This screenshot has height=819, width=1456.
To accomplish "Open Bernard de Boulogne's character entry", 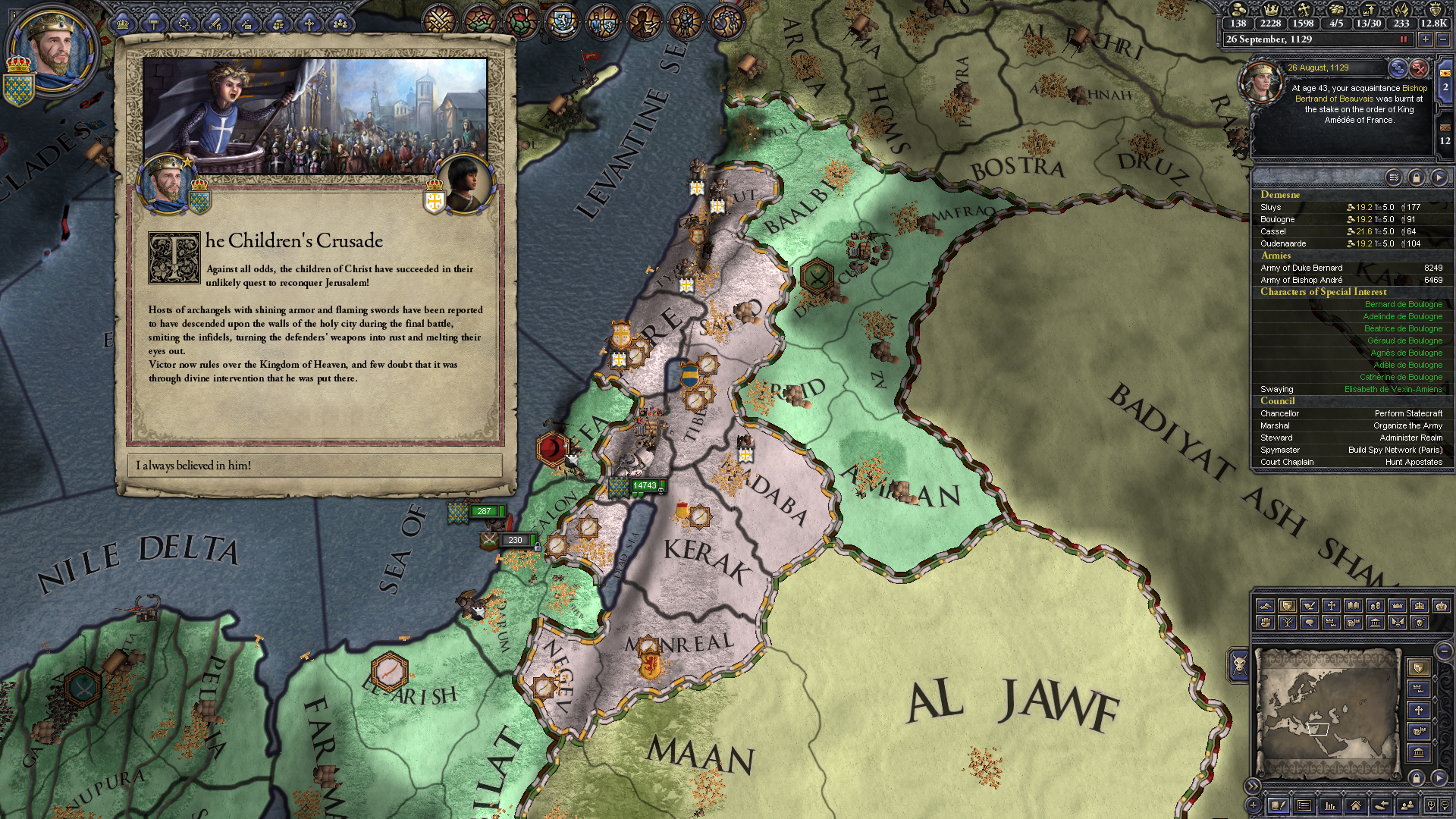I will coord(1403,304).
